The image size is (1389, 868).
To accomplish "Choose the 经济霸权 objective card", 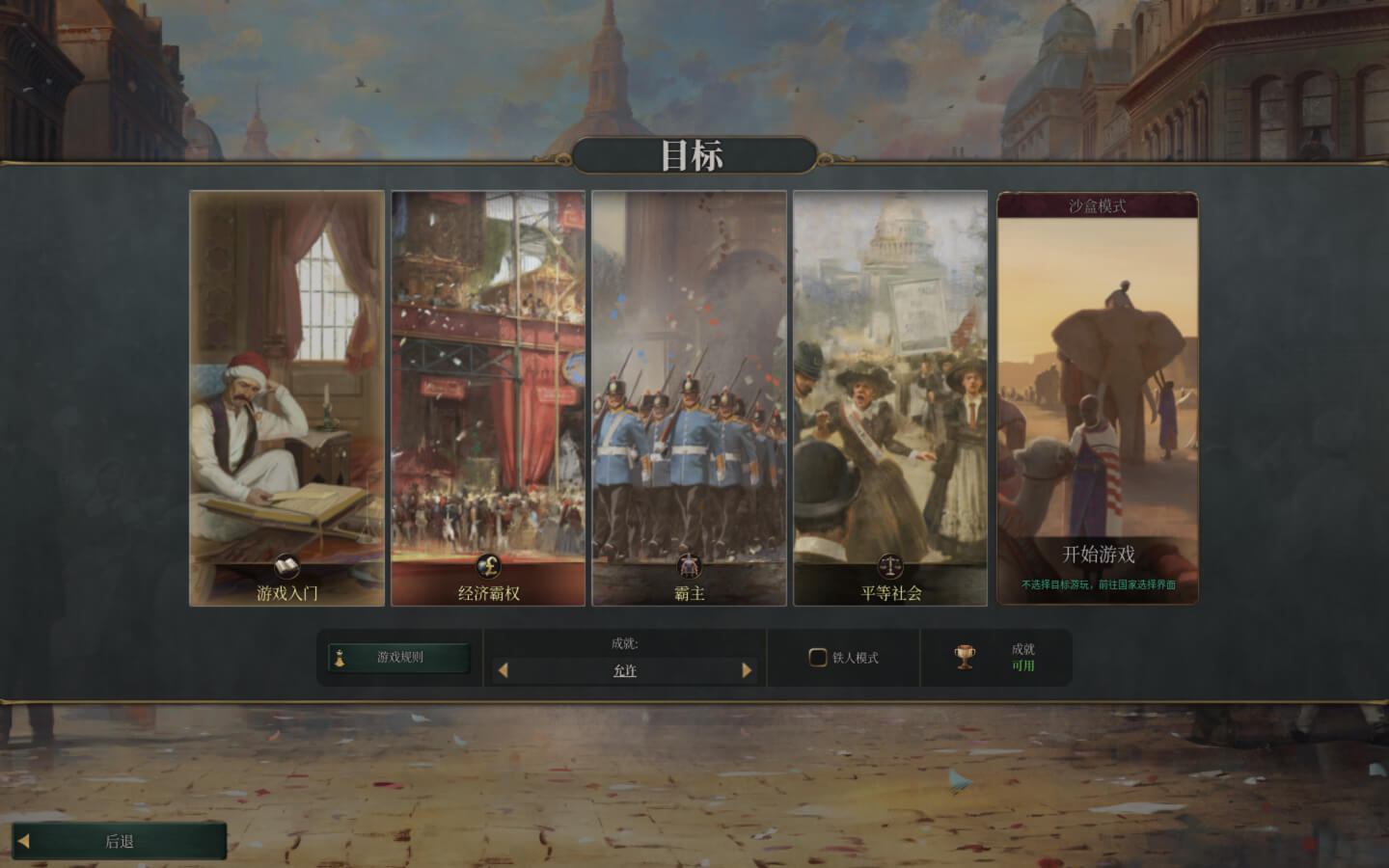I will pos(488,397).
